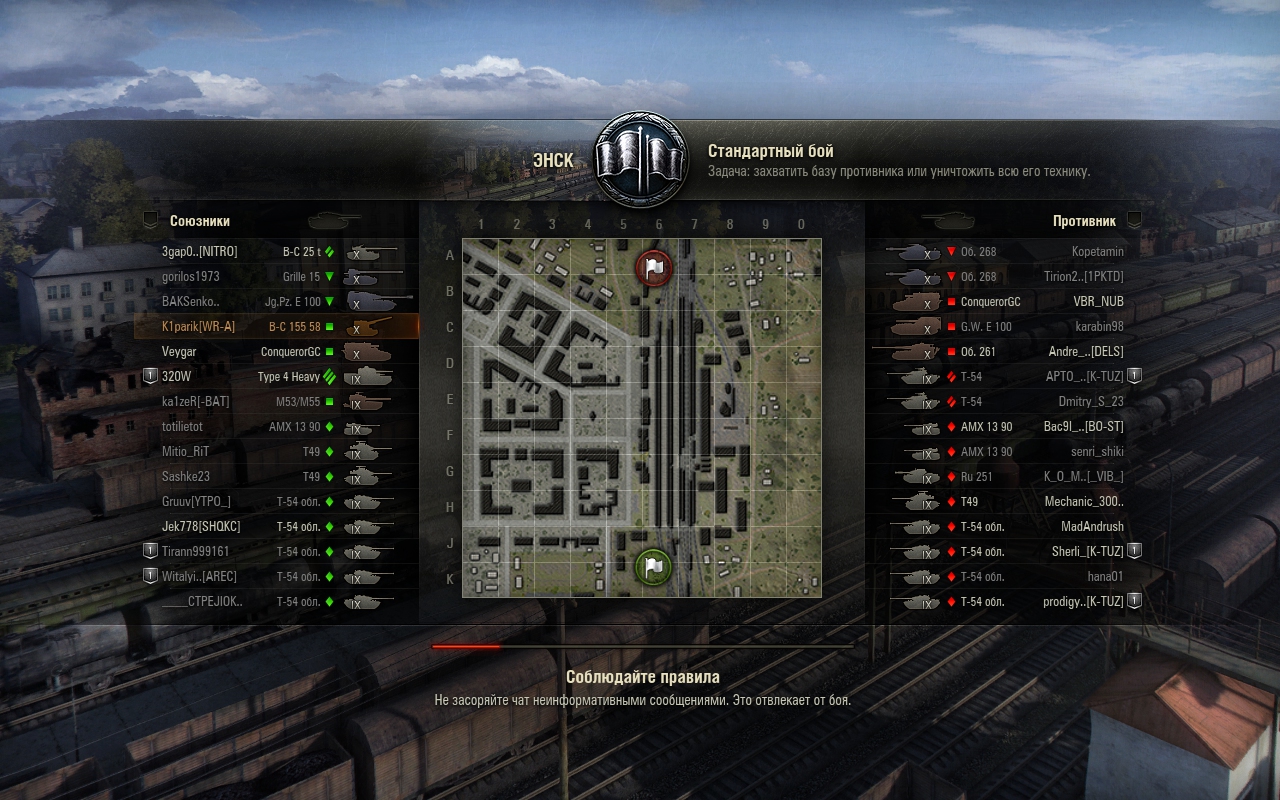Choose the 320W Type 4 Heavy row
1280x800 pixels.
[277, 377]
